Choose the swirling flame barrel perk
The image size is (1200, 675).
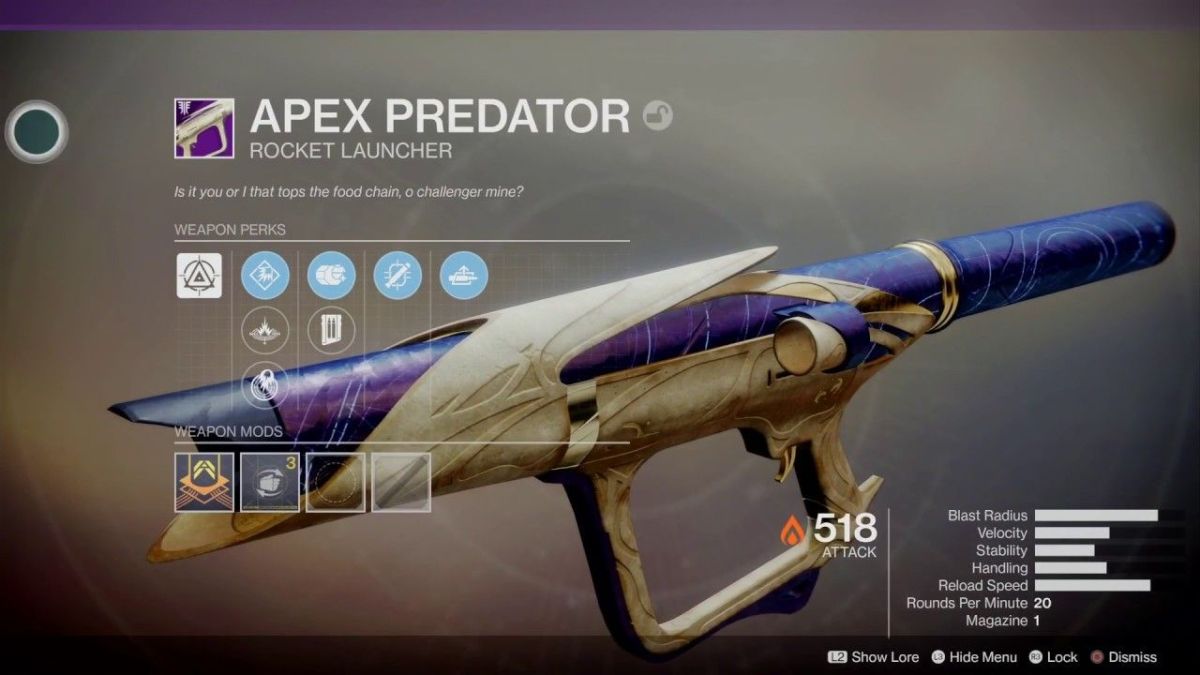pos(265,385)
